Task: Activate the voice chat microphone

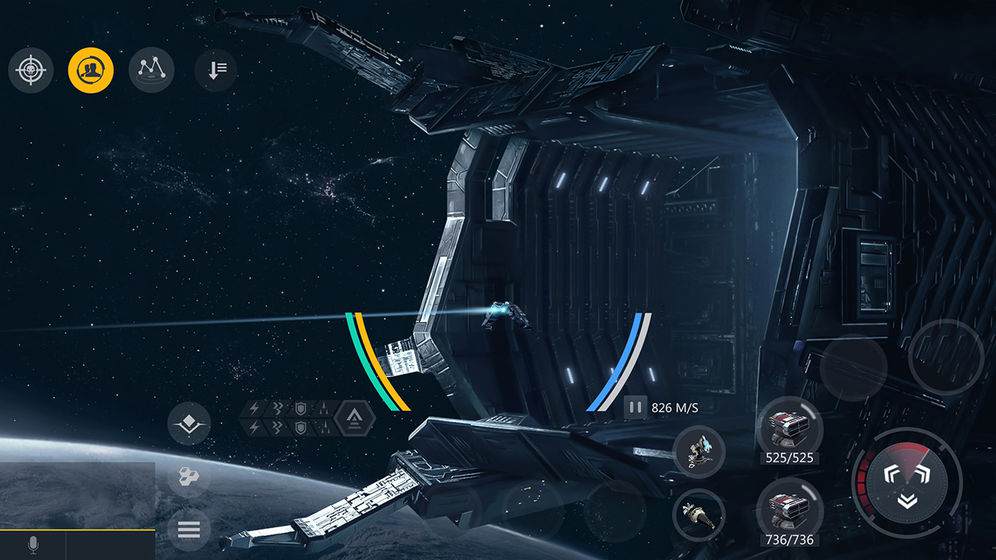Action: point(32,545)
